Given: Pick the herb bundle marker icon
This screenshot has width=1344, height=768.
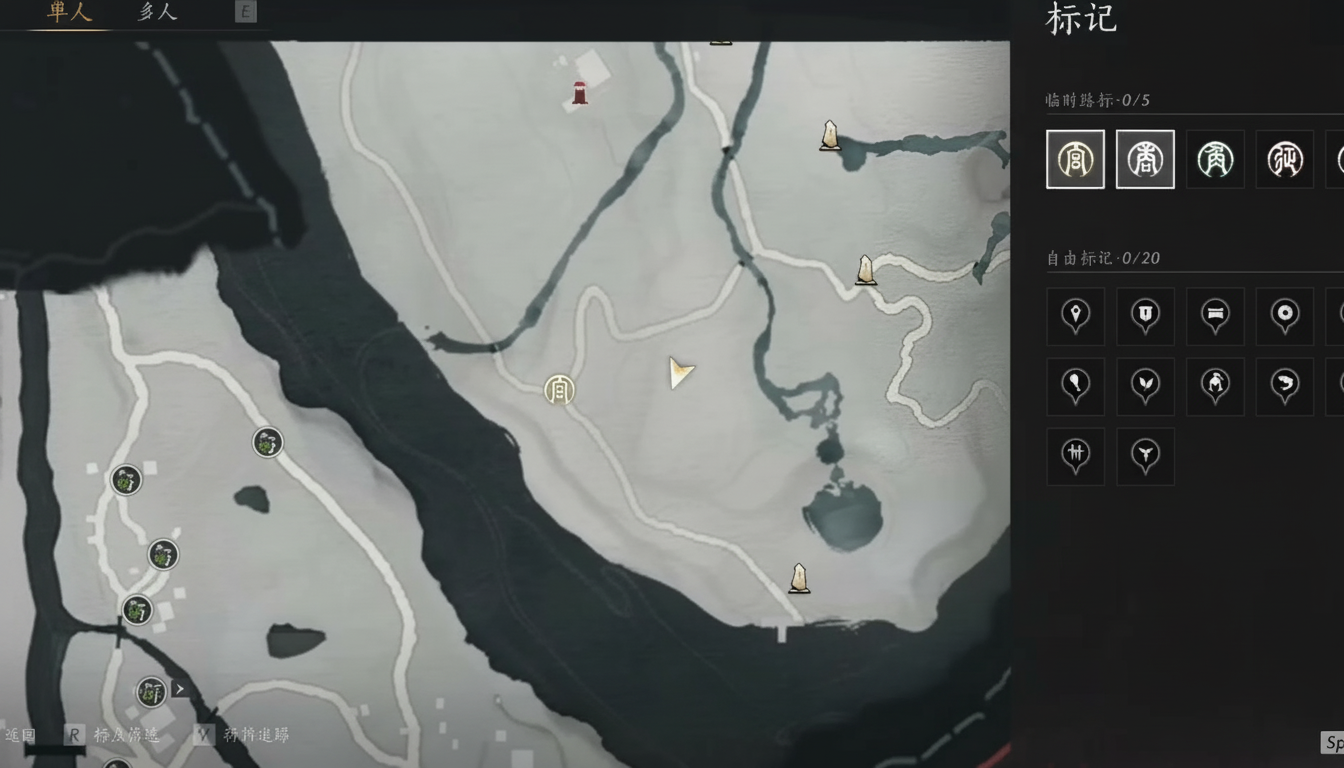Looking at the screenshot, I should click(1075, 456).
